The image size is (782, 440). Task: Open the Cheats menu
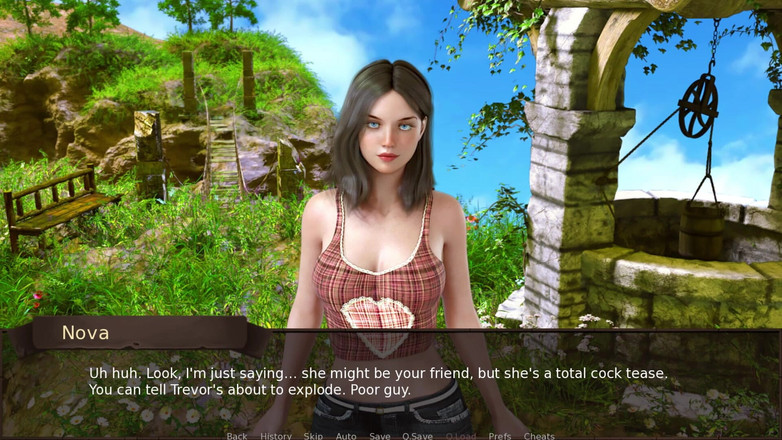coord(539,435)
